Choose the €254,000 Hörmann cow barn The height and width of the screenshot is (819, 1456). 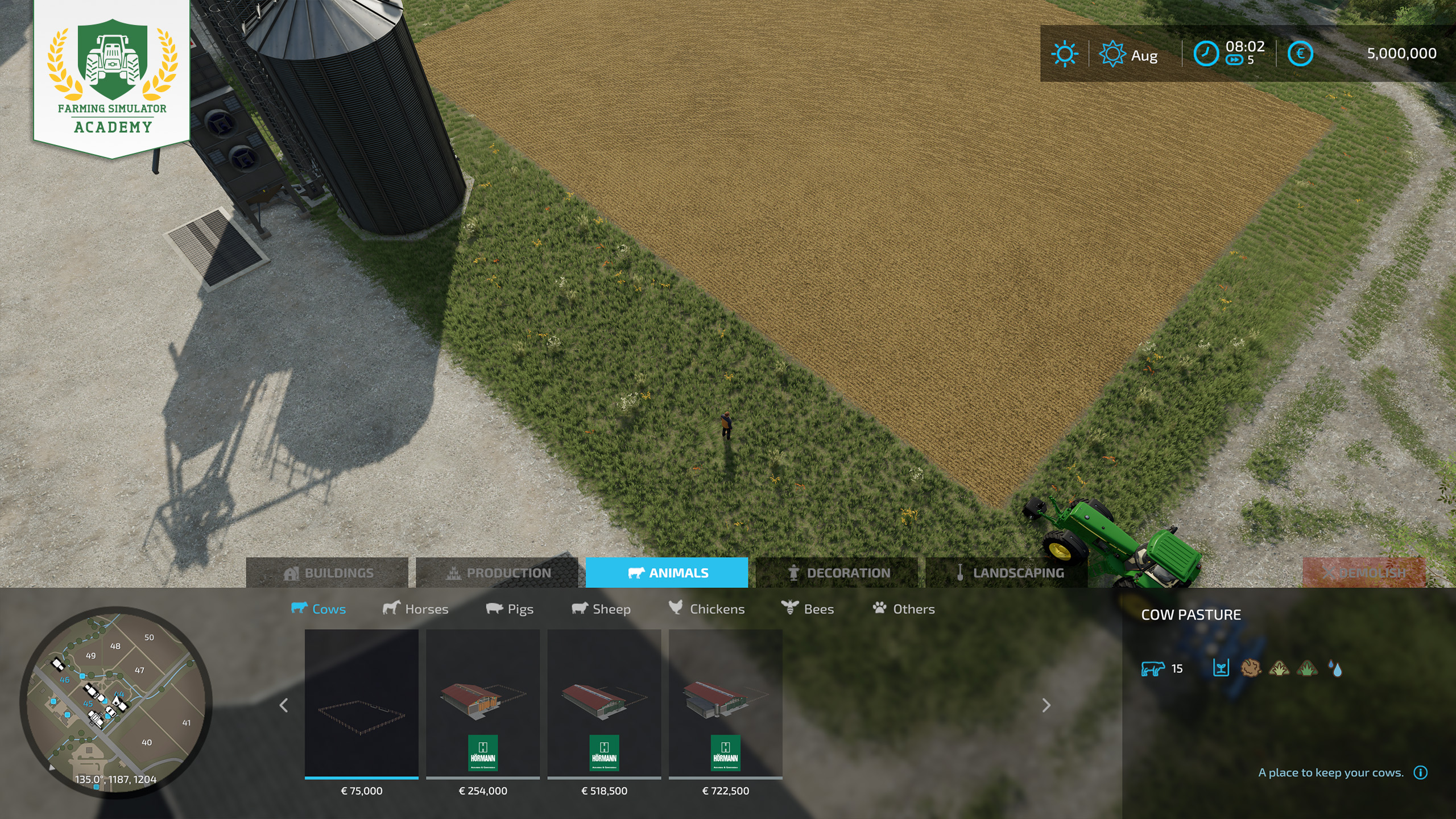click(x=483, y=704)
